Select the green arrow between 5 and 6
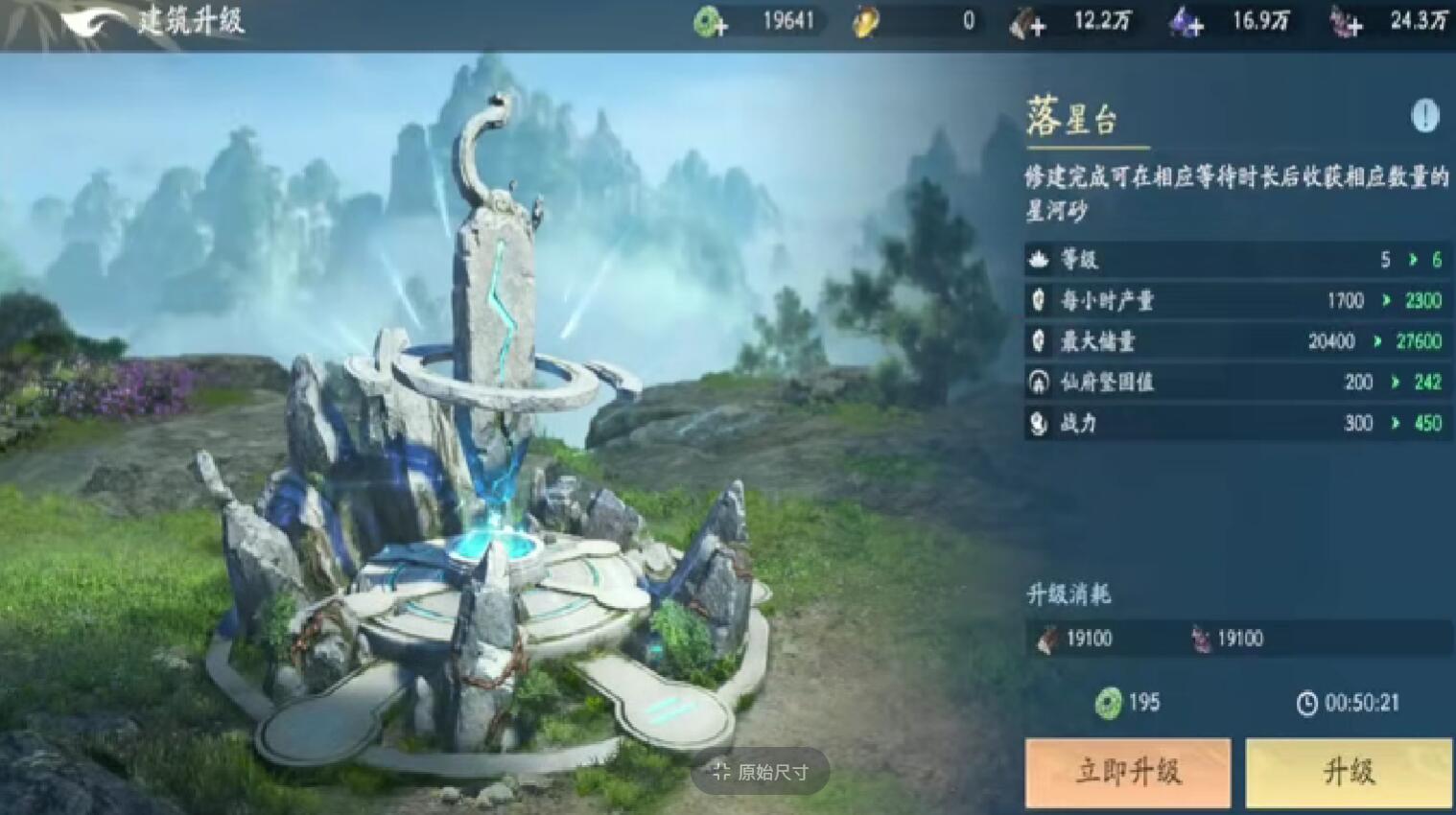 pos(1411,259)
